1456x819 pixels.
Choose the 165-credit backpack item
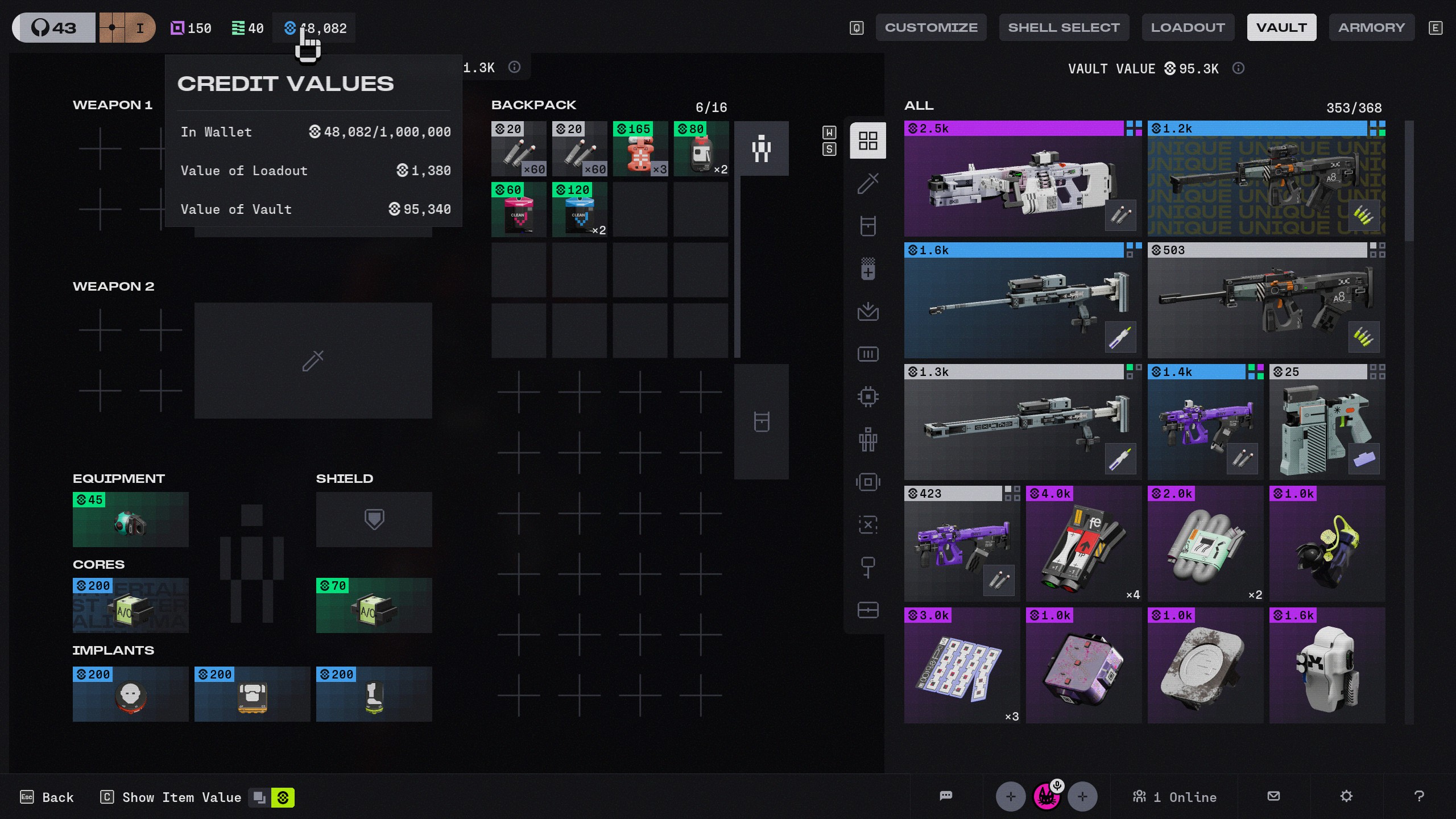(640, 149)
